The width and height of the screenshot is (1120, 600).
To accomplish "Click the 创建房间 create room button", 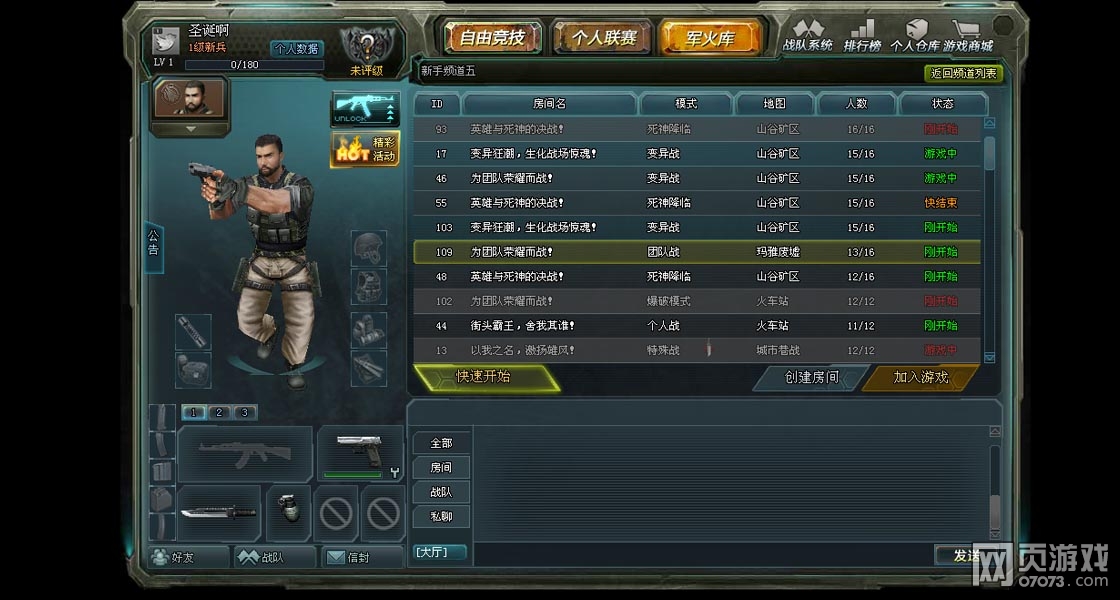I will point(811,378).
